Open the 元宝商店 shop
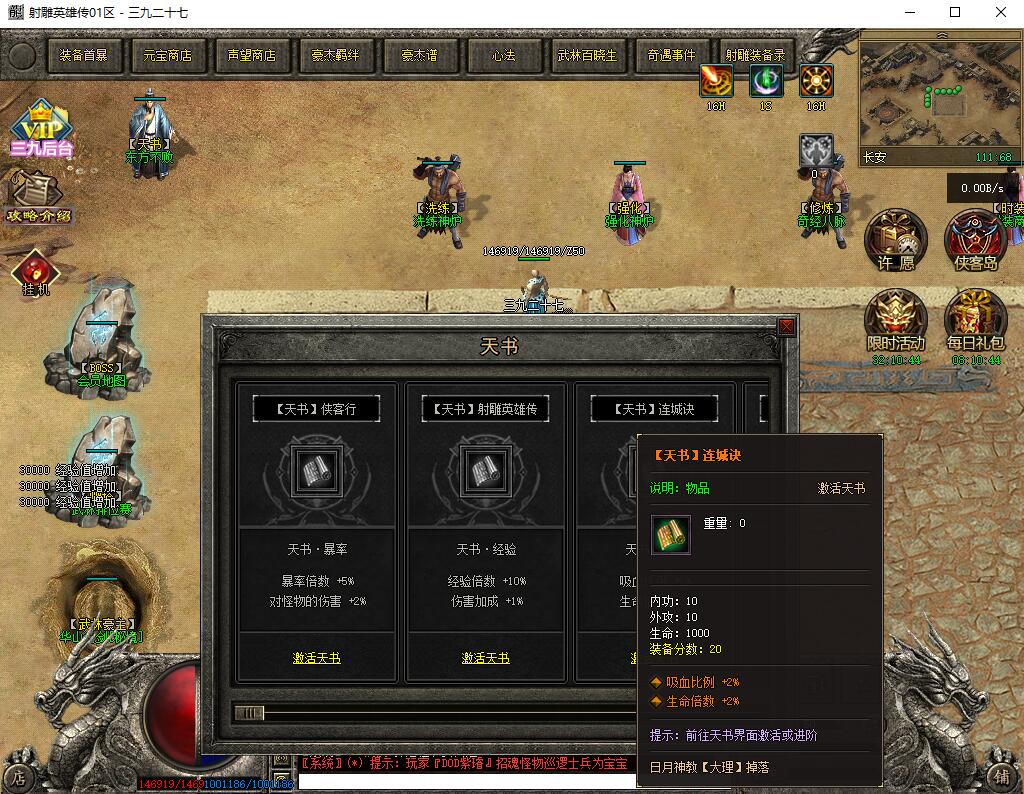This screenshot has height=794, width=1024. [x=168, y=55]
